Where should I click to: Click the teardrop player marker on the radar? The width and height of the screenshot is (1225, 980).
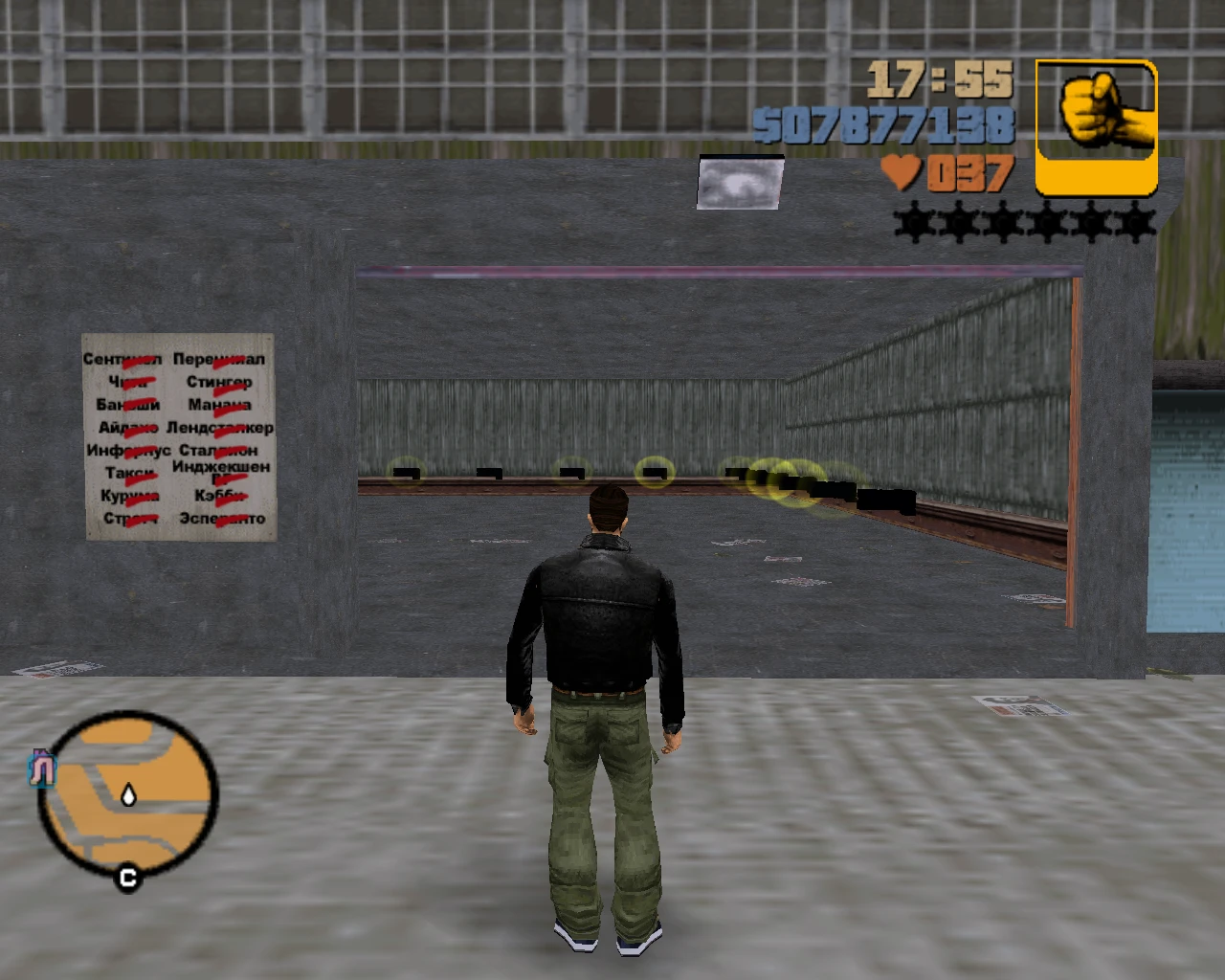[127, 793]
